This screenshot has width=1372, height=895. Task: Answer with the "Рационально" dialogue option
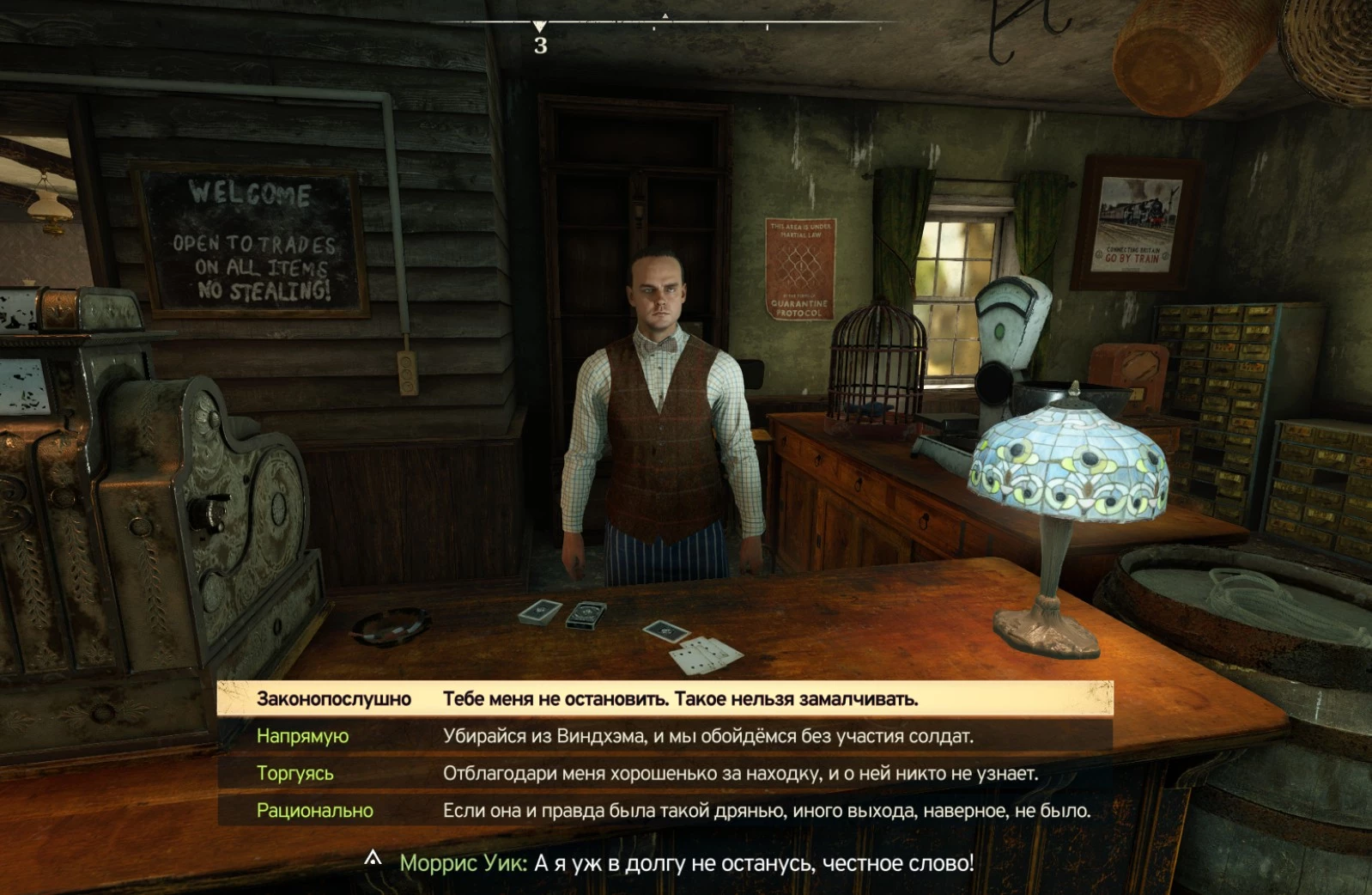pyautogui.click(x=664, y=810)
